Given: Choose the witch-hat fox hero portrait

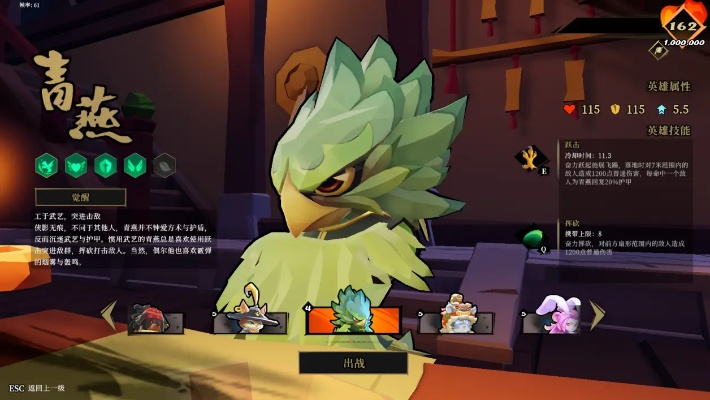Looking at the screenshot, I should [248, 321].
